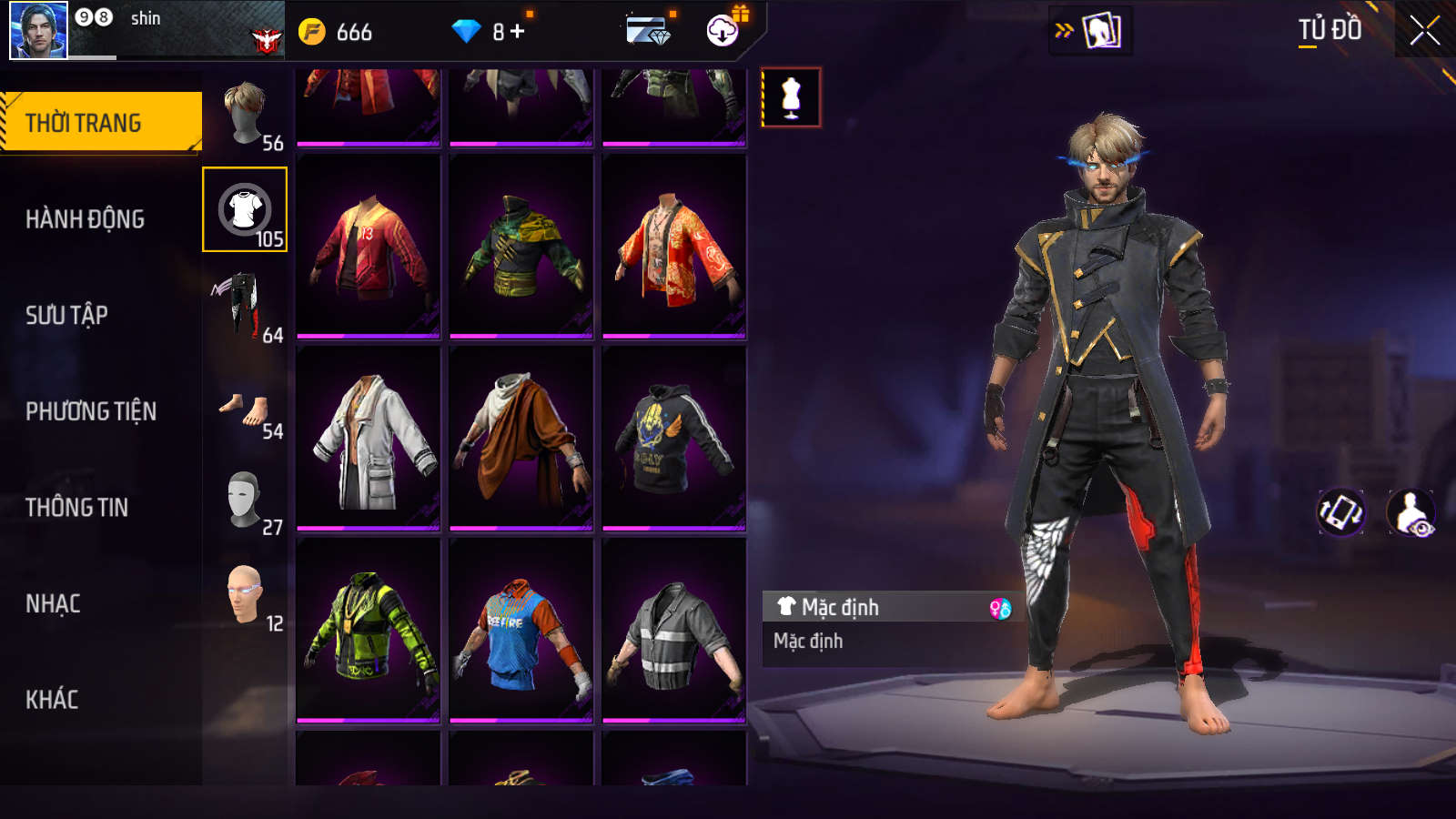The width and height of the screenshot is (1456, 819).
Task: Equip the white lab coat top
Action: coord(369,439)
